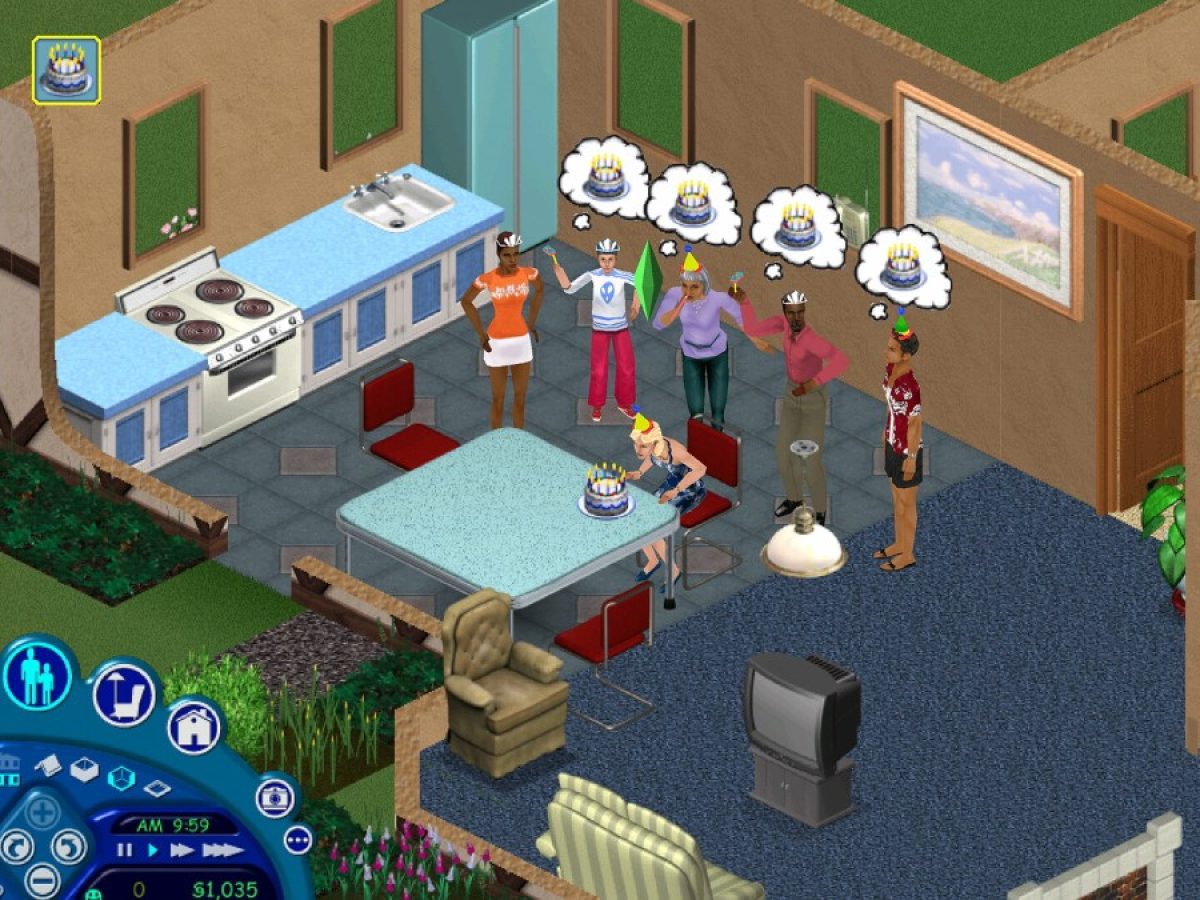Screen dimensions: 1200x900
Task: Open the camera snapshot button
Action: 274,797
